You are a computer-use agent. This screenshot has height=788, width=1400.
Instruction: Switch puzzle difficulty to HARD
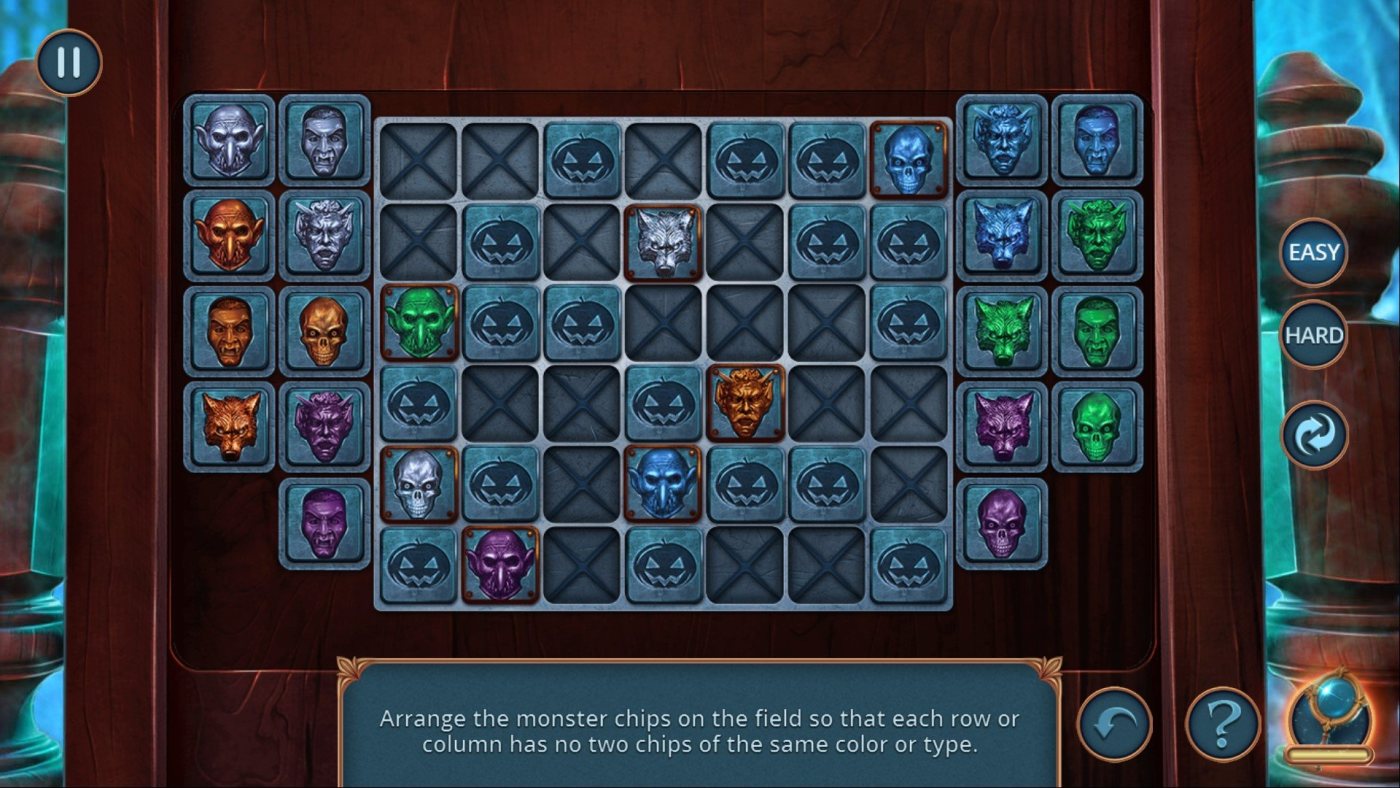(1314, 335)
